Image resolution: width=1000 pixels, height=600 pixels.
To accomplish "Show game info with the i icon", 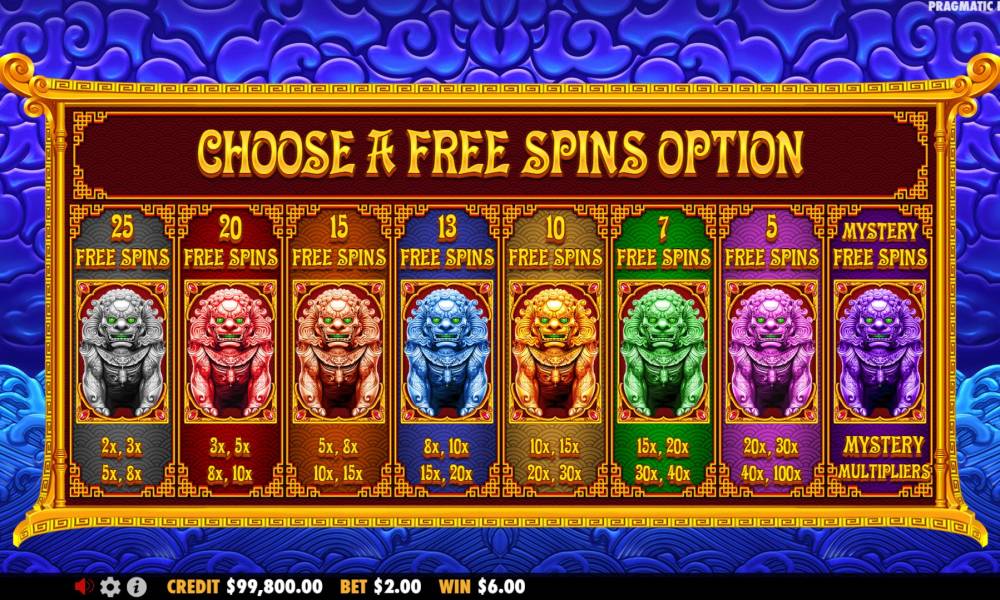I will [137, 587].
